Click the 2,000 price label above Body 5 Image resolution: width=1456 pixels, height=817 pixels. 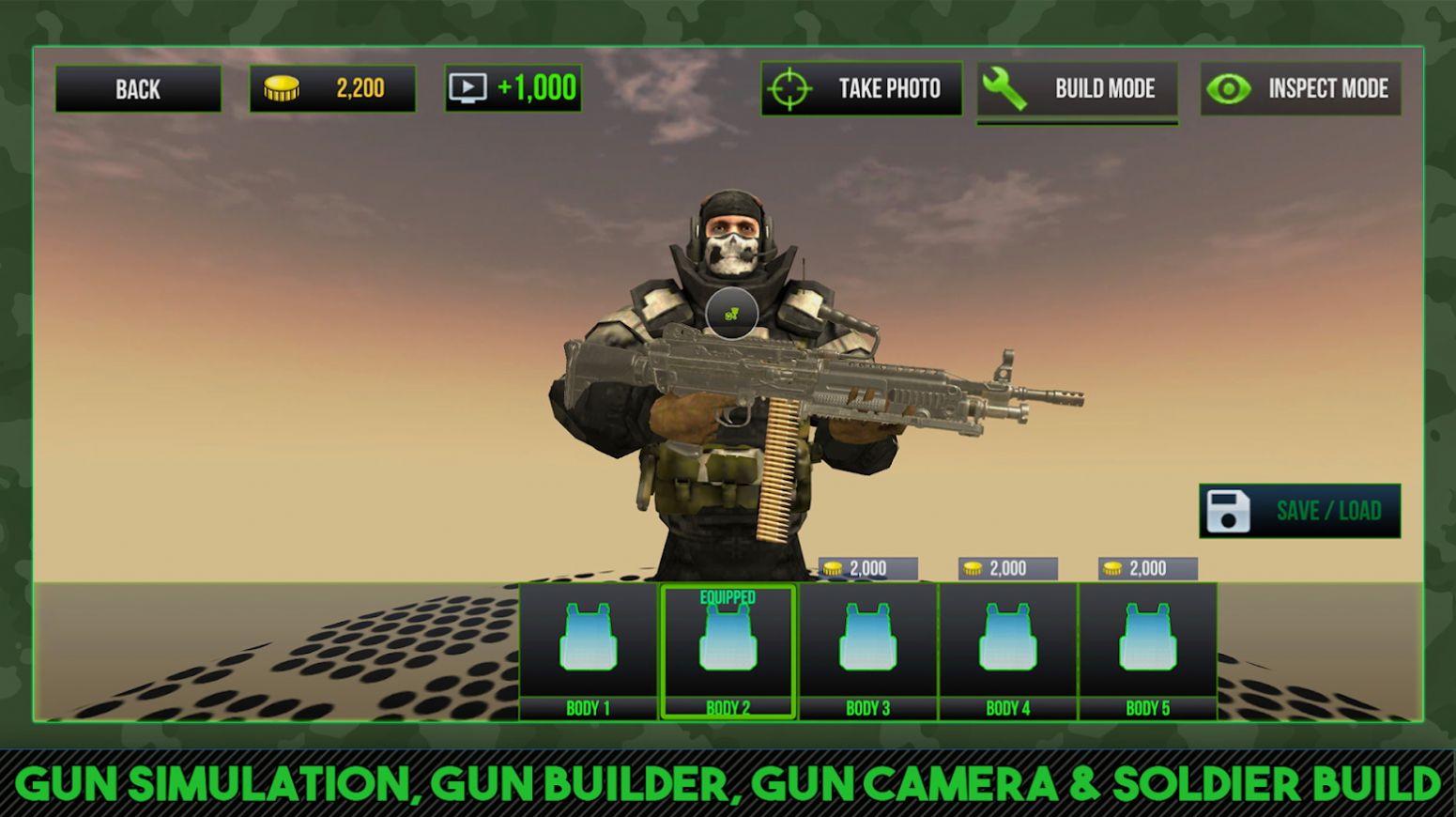[1147, 567]
